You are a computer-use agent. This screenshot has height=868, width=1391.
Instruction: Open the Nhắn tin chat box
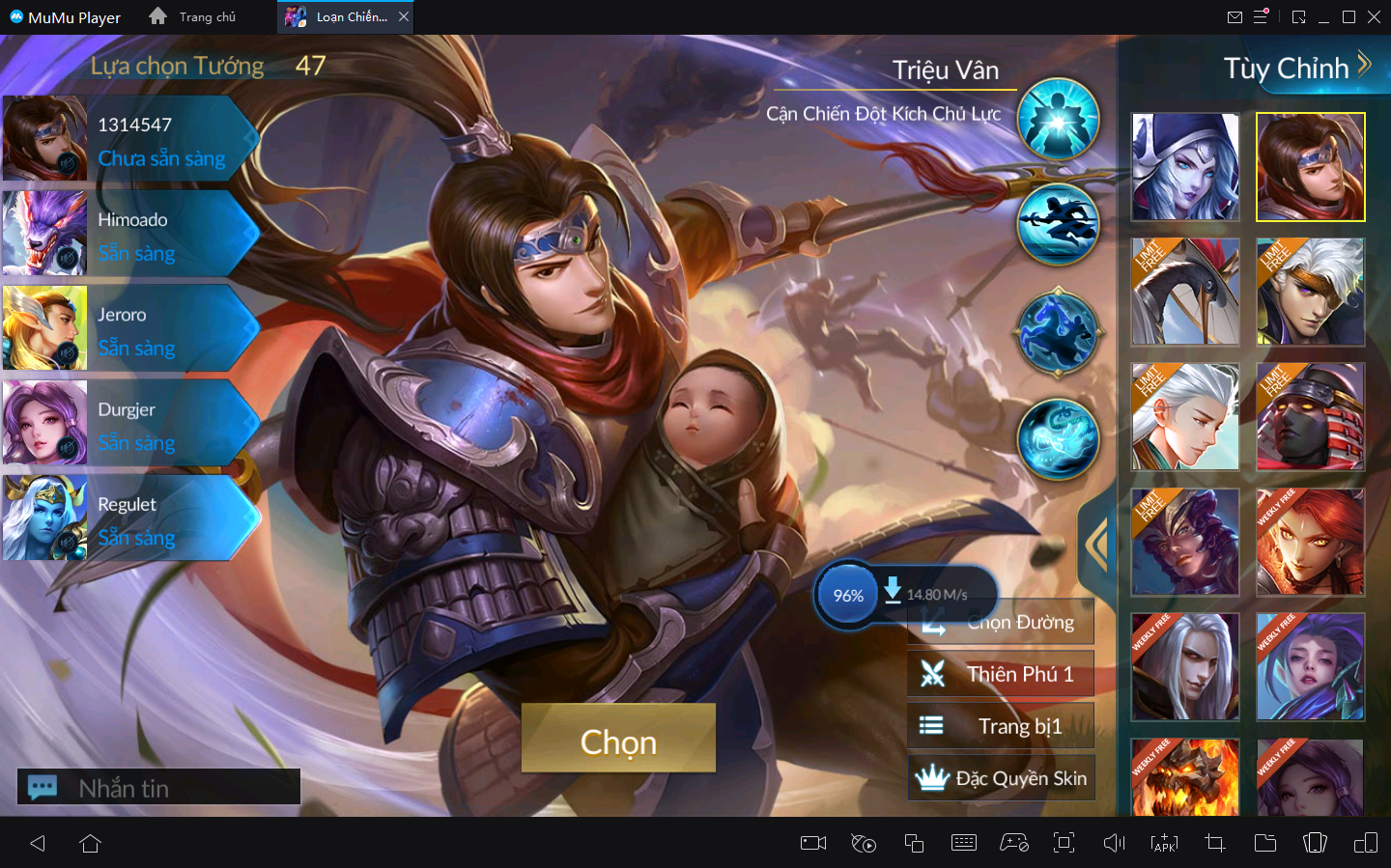pos(159,787)
